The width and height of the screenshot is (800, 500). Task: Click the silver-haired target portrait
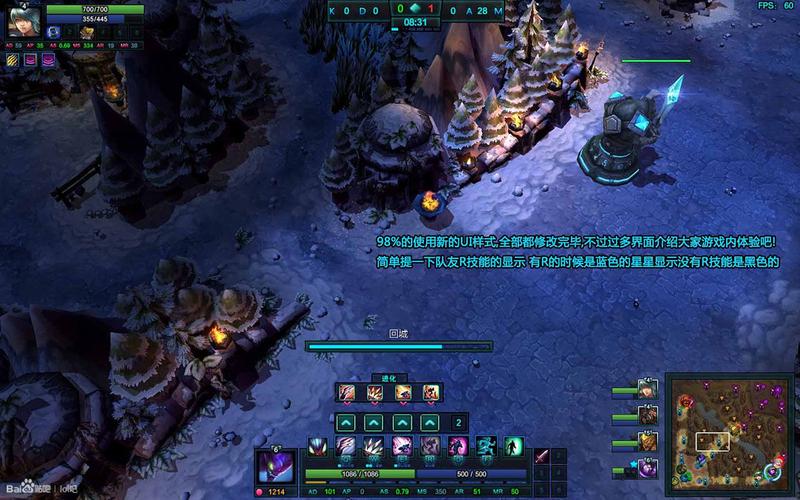click(24, 22)
